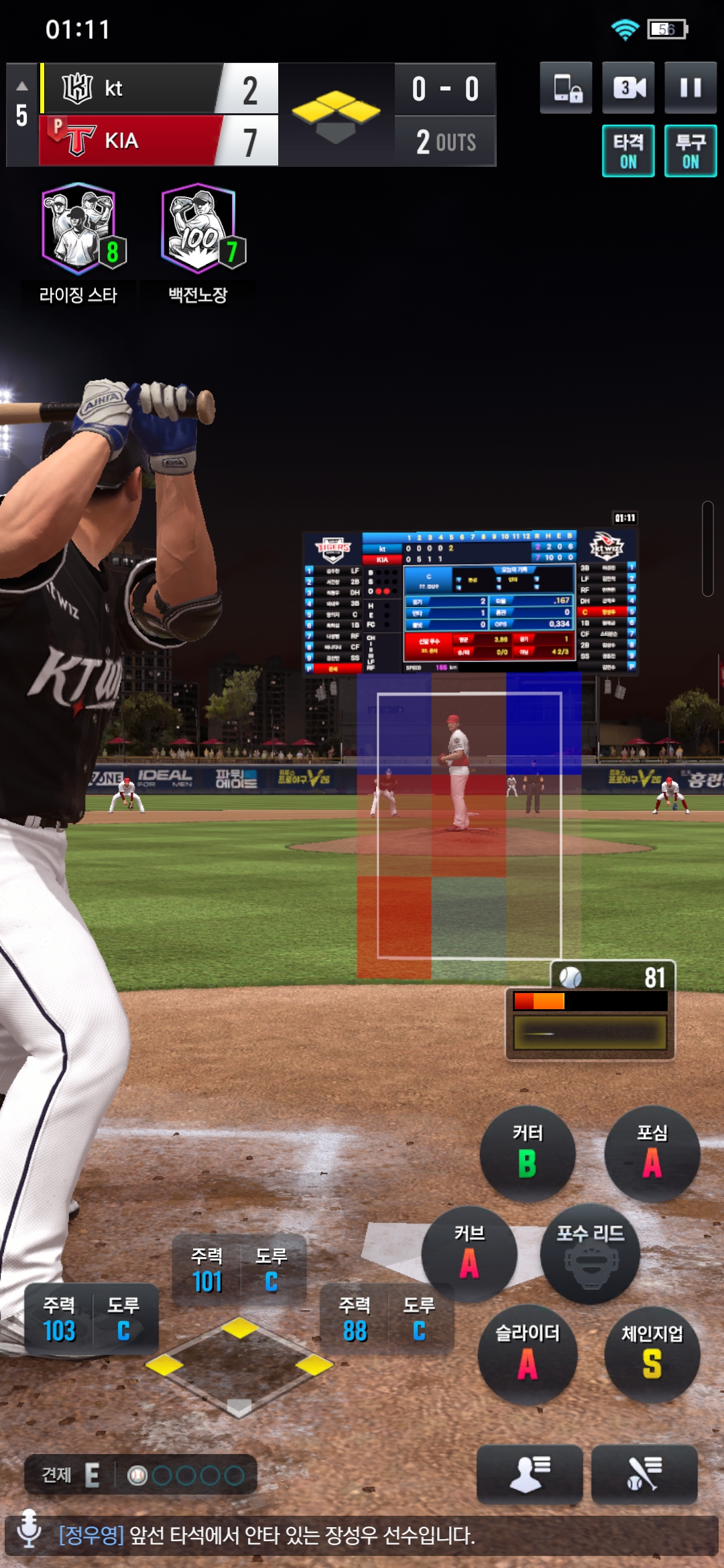Select the second base runner diamond
The image size is (724, 1568).
pyautogui.click(x=239, y=1327)
